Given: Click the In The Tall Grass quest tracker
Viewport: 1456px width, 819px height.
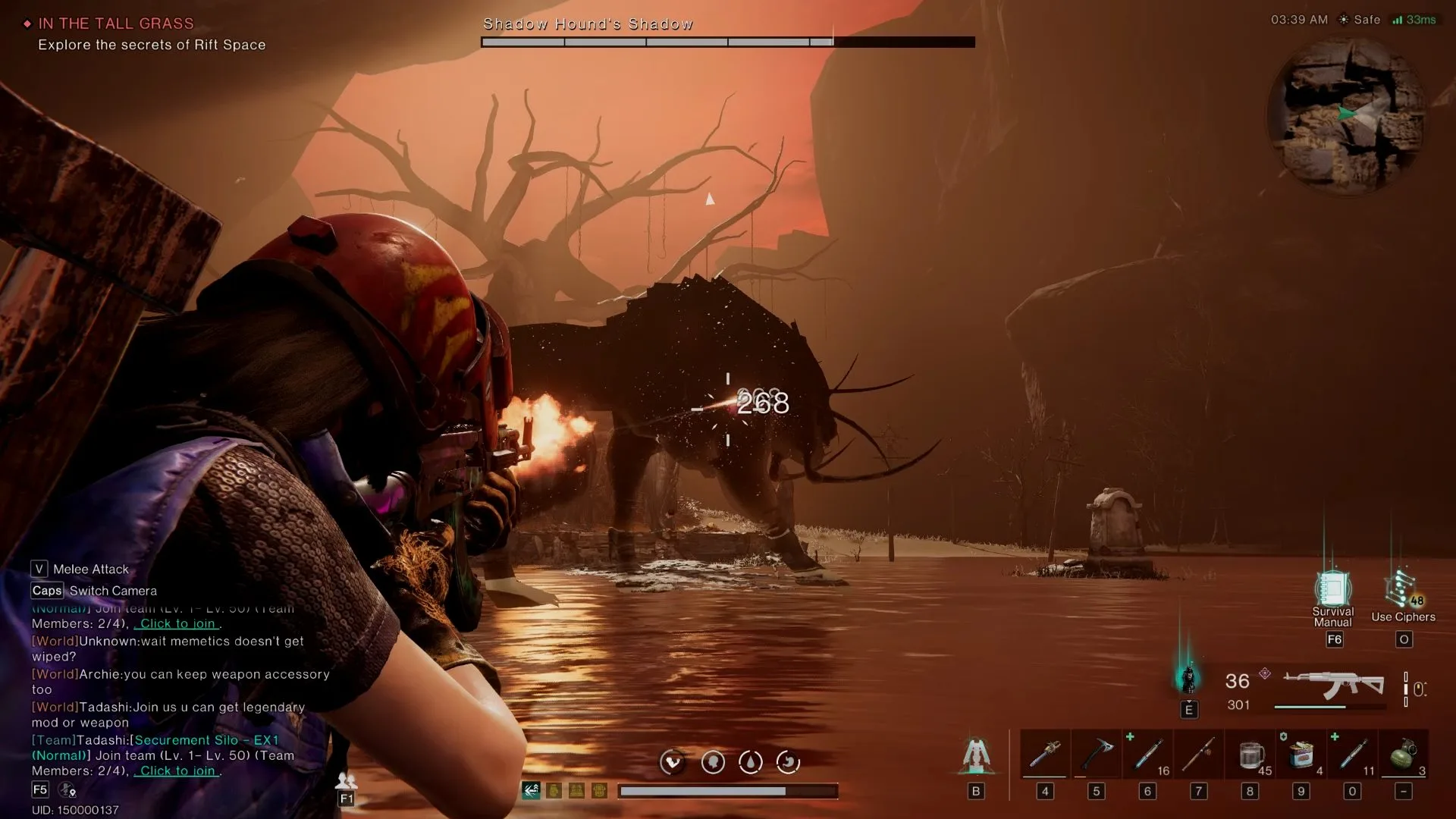Looking at the screenshot, I should pyautogui.click(x=116, y=24).
